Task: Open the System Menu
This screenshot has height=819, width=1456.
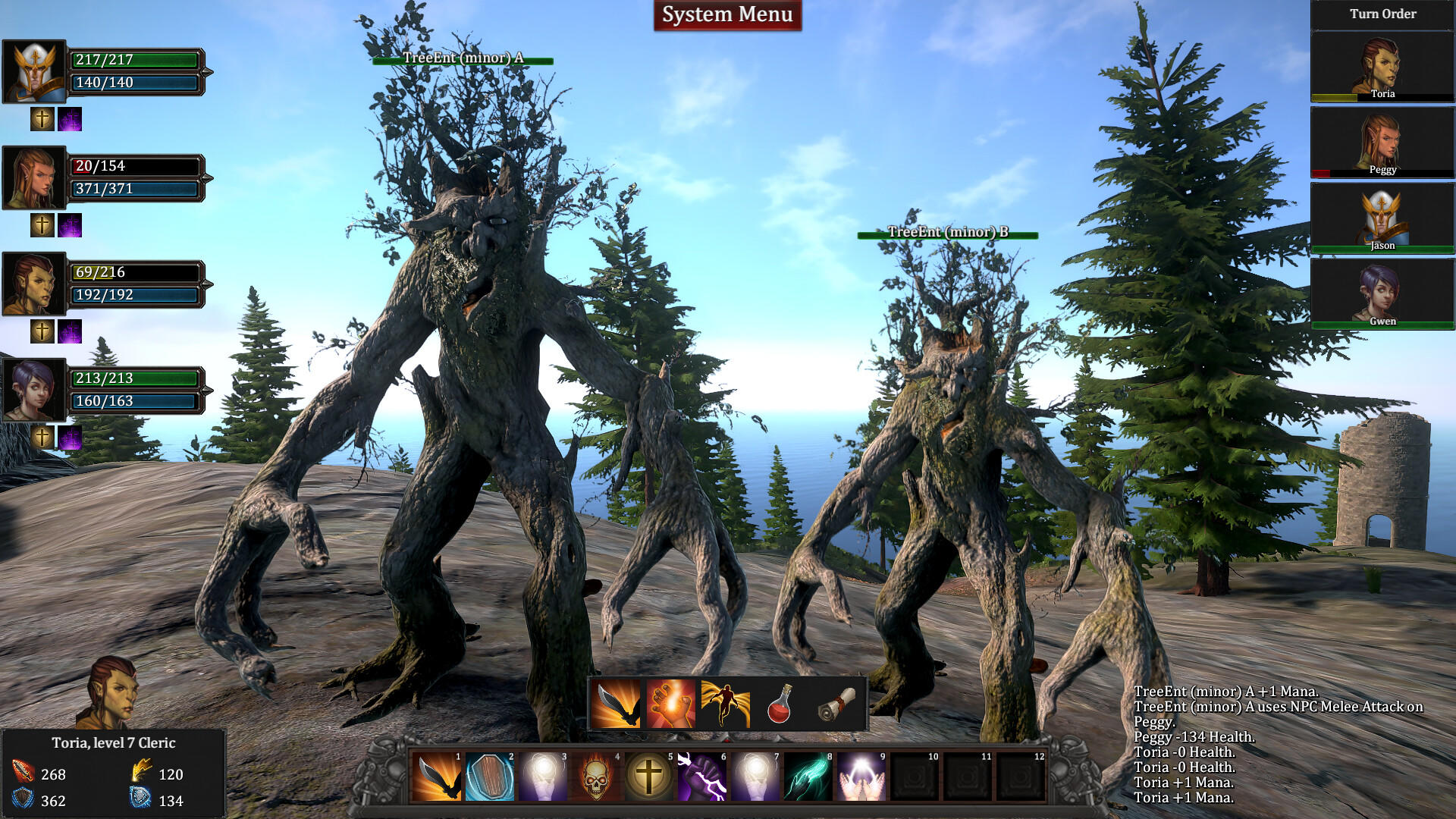Action: coord(726,14)
